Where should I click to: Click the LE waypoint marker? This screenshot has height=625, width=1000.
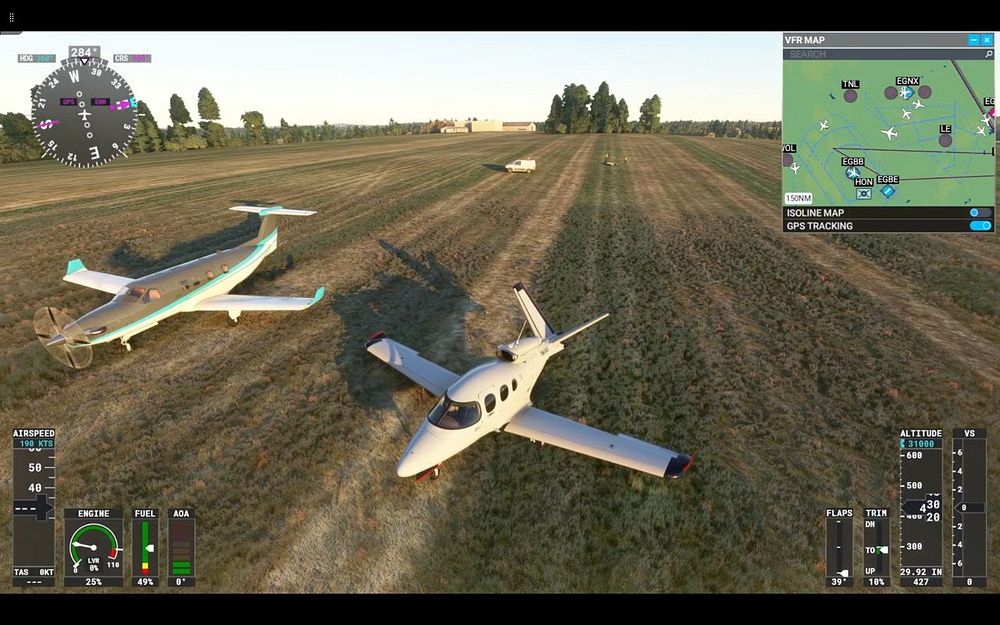[945, 140]
